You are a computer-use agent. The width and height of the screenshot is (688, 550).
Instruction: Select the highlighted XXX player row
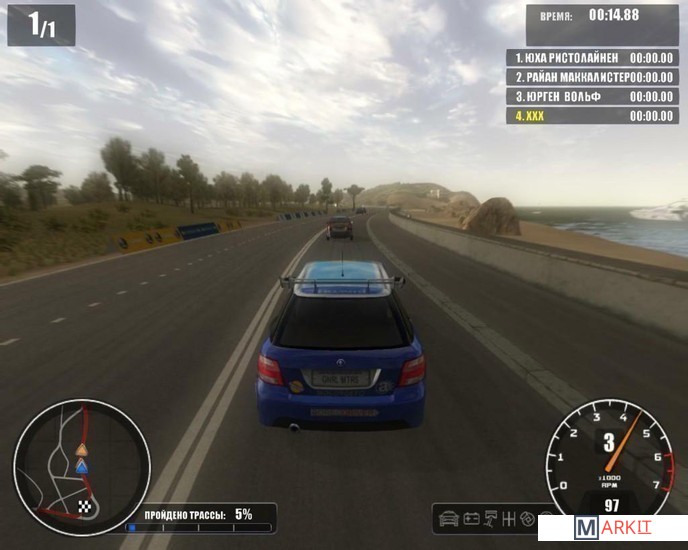coord(593,116)
